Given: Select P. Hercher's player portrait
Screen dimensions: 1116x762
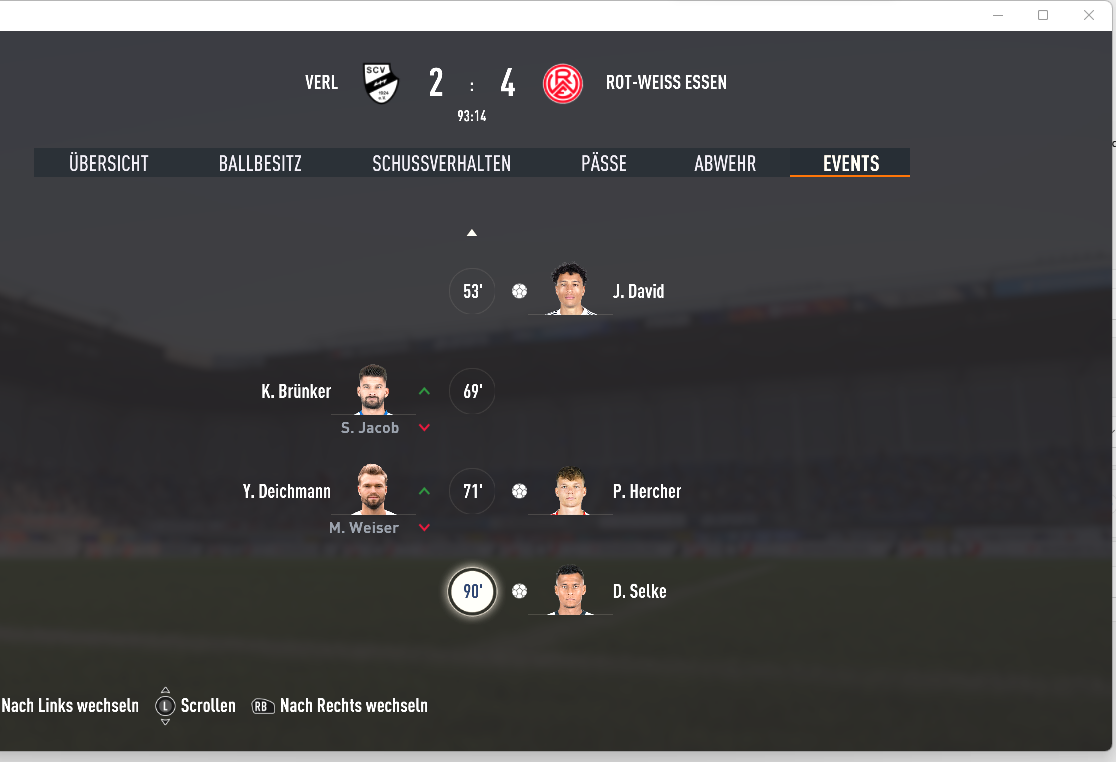Looking at the screenshot, I should (570, 490).
